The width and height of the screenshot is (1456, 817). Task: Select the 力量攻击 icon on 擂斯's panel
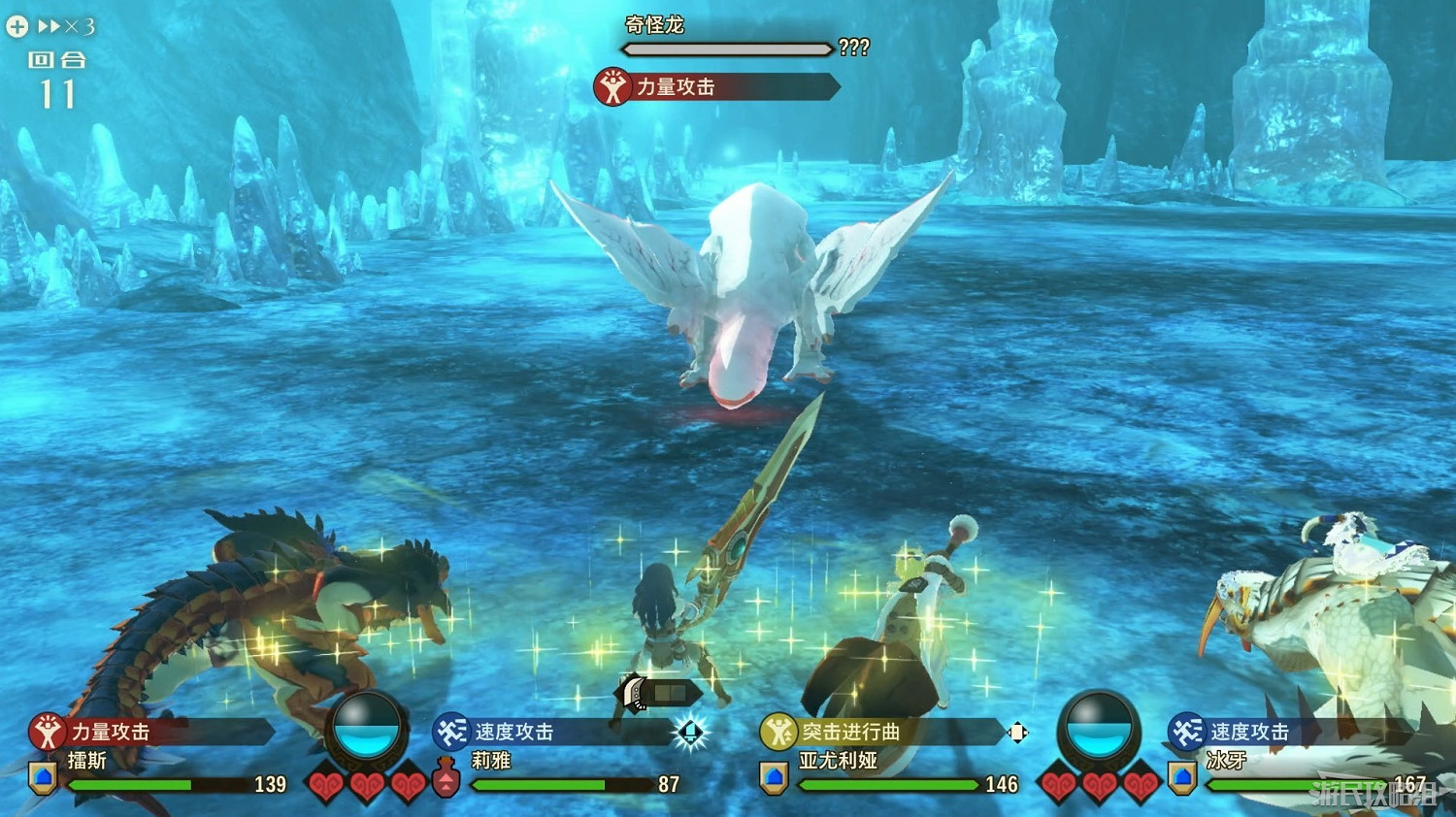(x=46, y=734)
